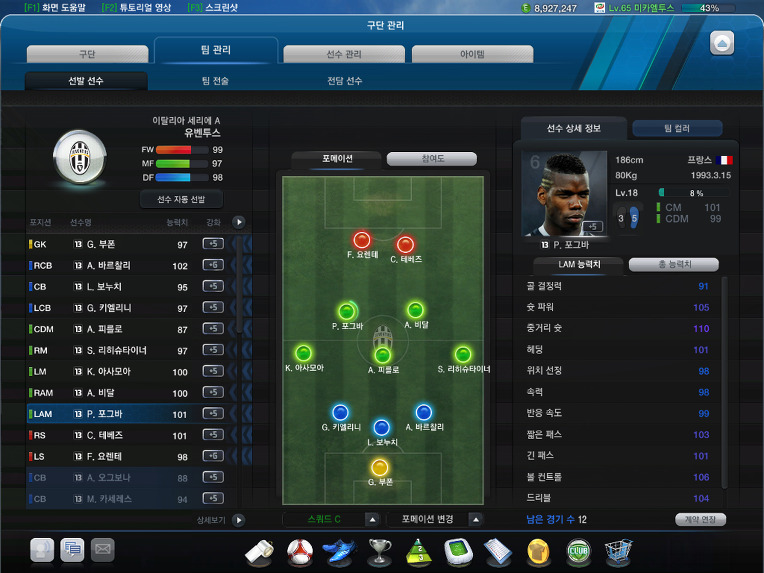This screenshot has height=573, width=764.
Task: Open the 팀 컬러 tab
Action: click(x=676, y=128)
